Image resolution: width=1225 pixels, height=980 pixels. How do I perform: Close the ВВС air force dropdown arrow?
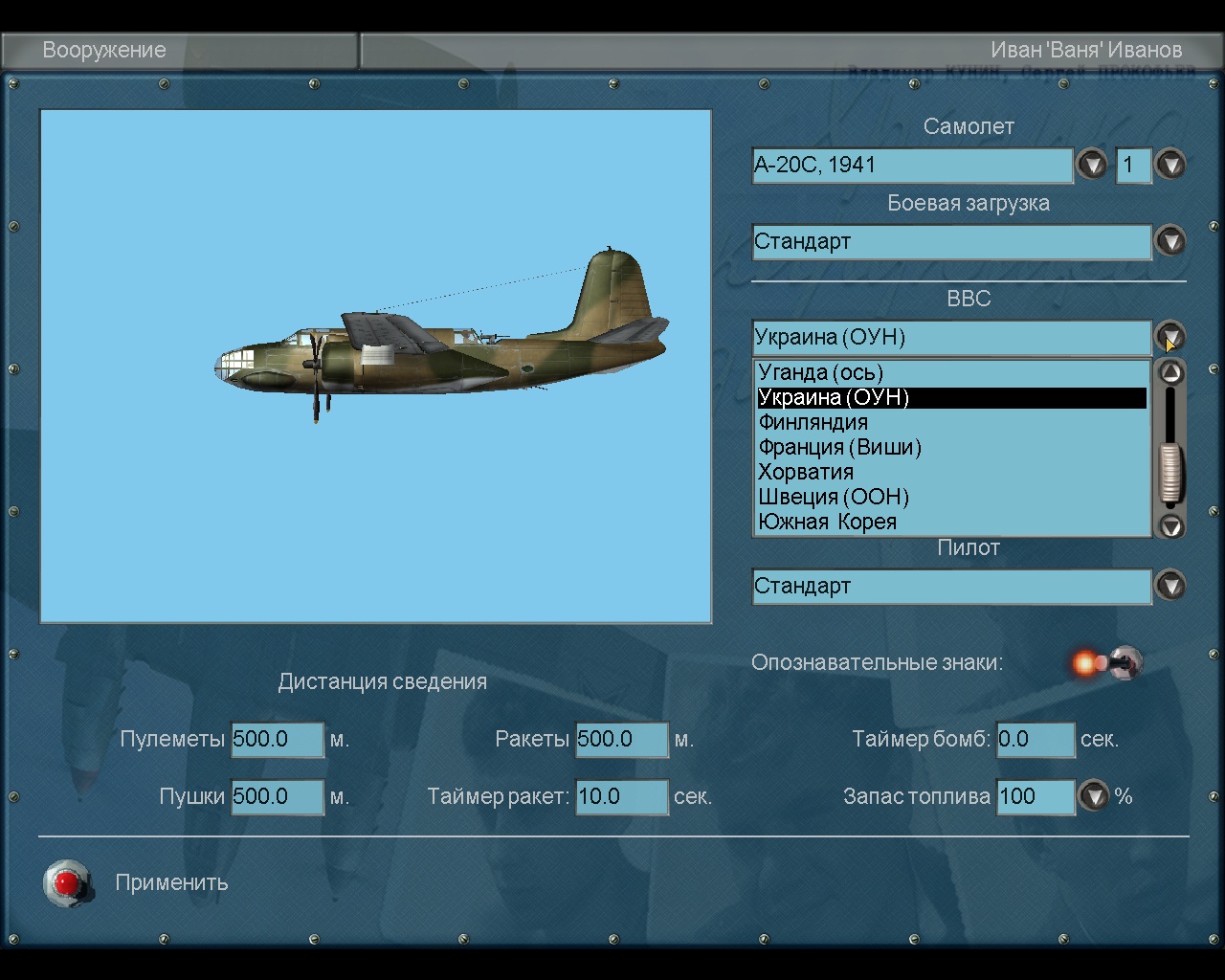pos(1170,337)
